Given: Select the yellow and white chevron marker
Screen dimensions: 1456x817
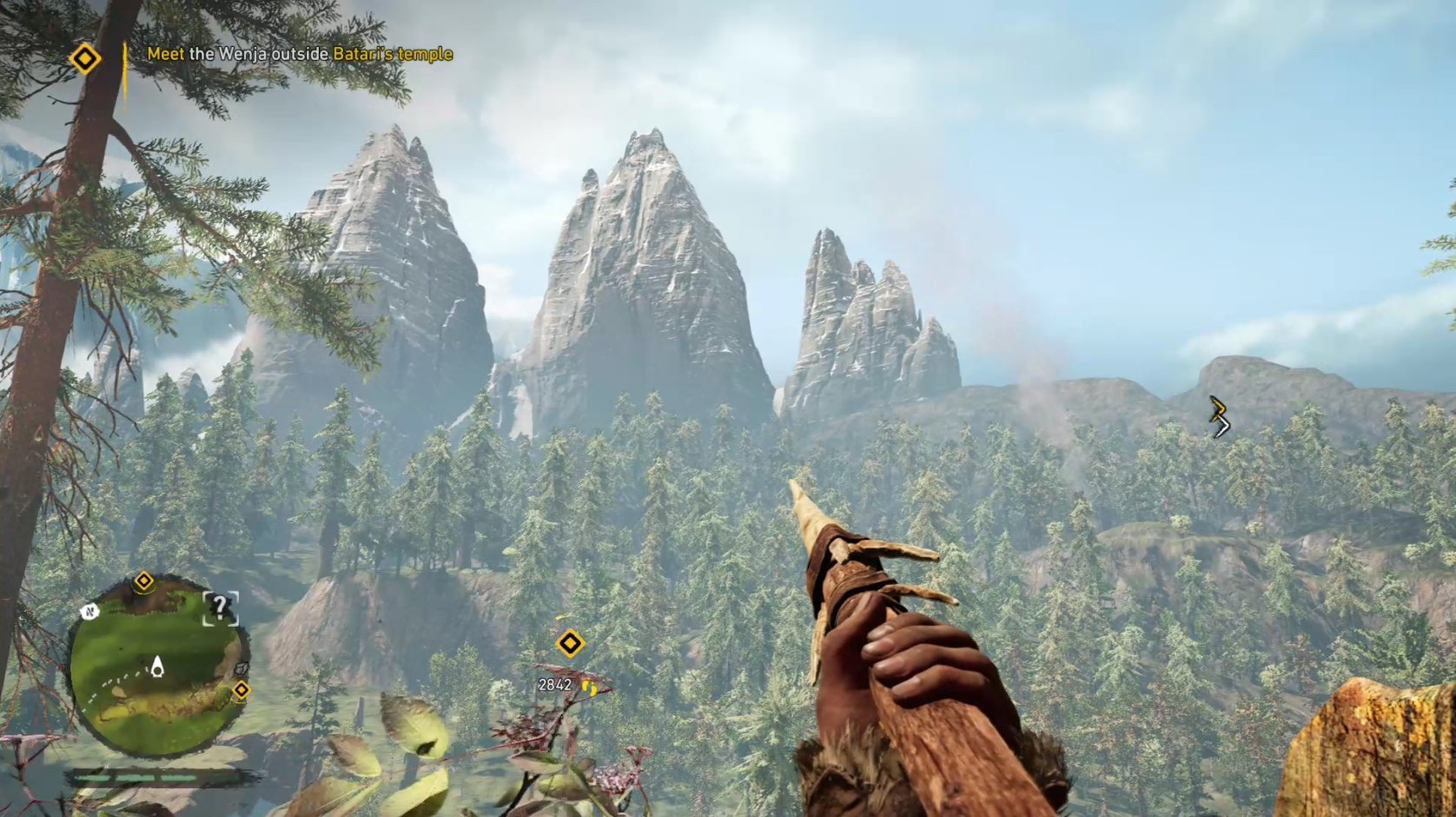Looking at the screenshot, I should [1220, 416].
